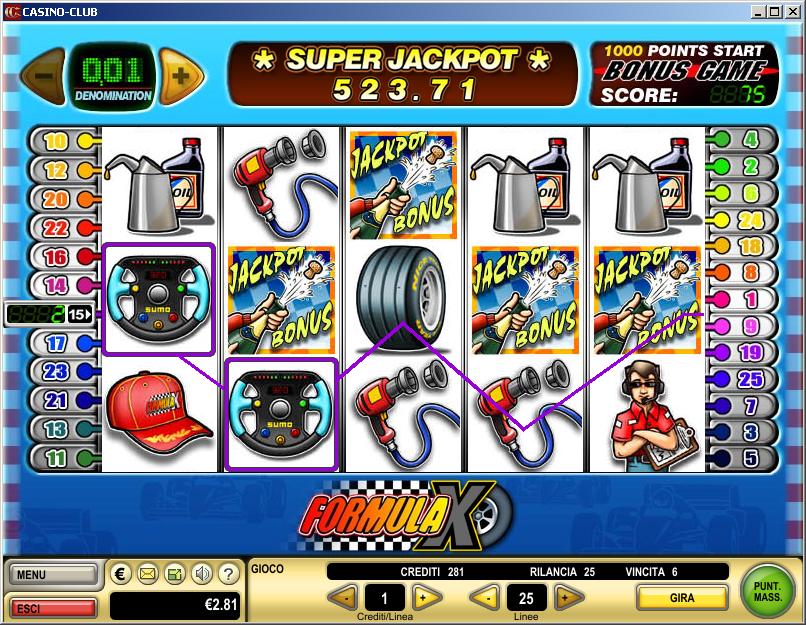Open the envelope message icon
This screenshot has width=806, height=625.
pyautogui.click(x=148, y=574)
